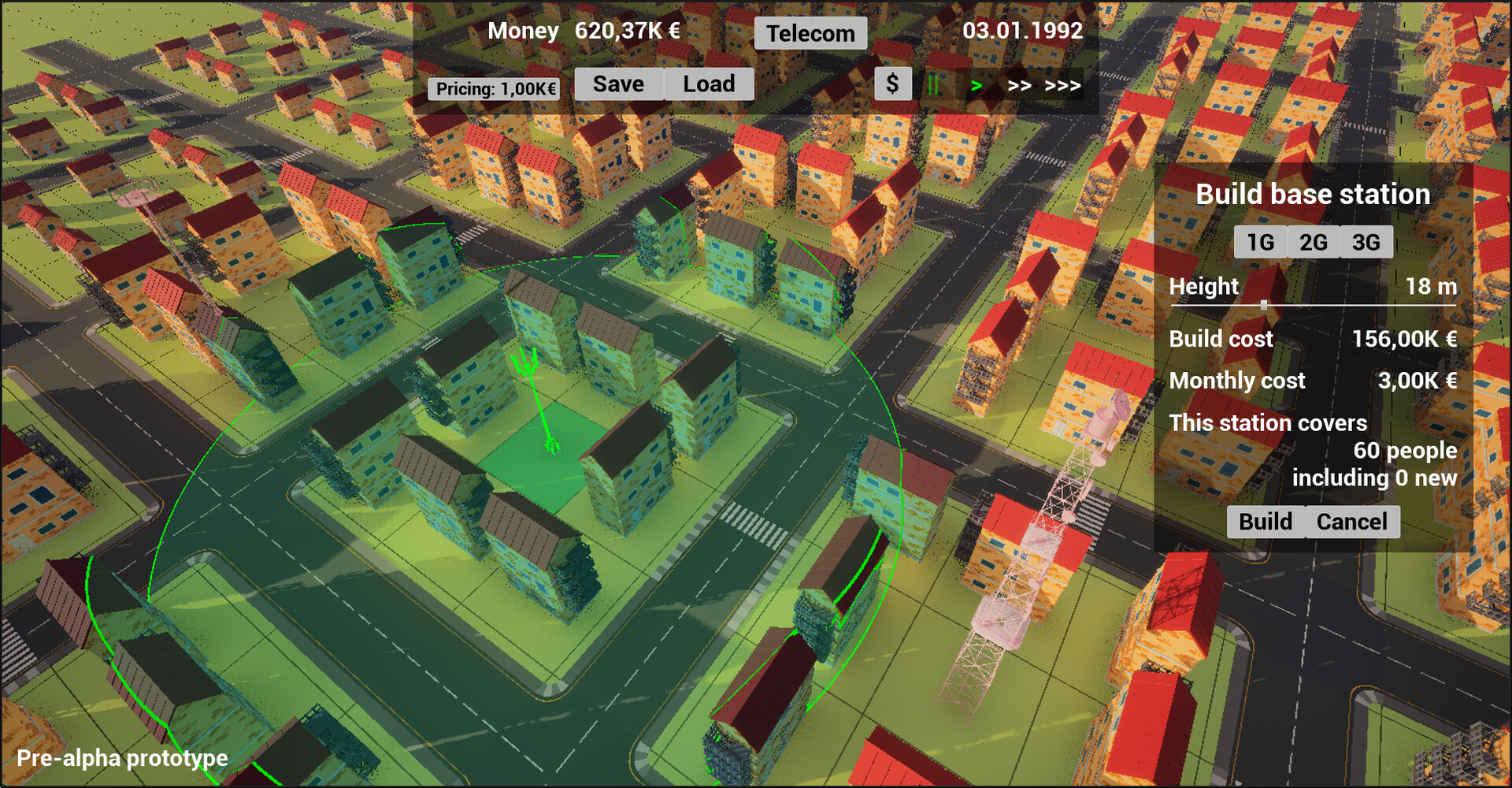The image size is (1512, 788).
Task: Confirm with the Build button
Action: (1264, 521)
